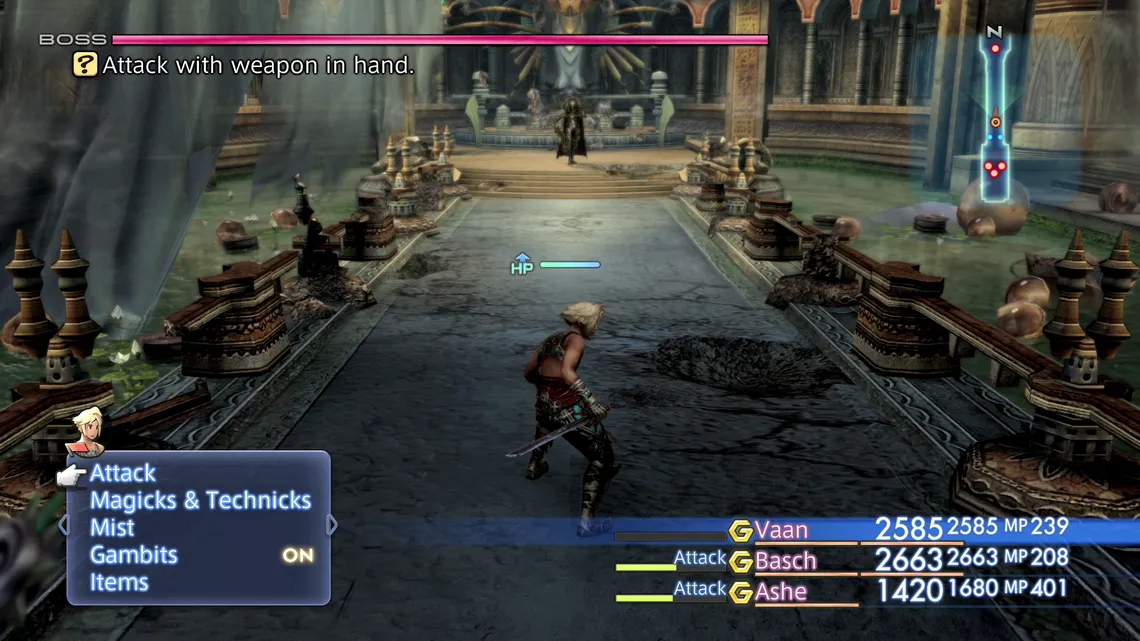
Task: Select Ashe in the party list
Action: 780,592
